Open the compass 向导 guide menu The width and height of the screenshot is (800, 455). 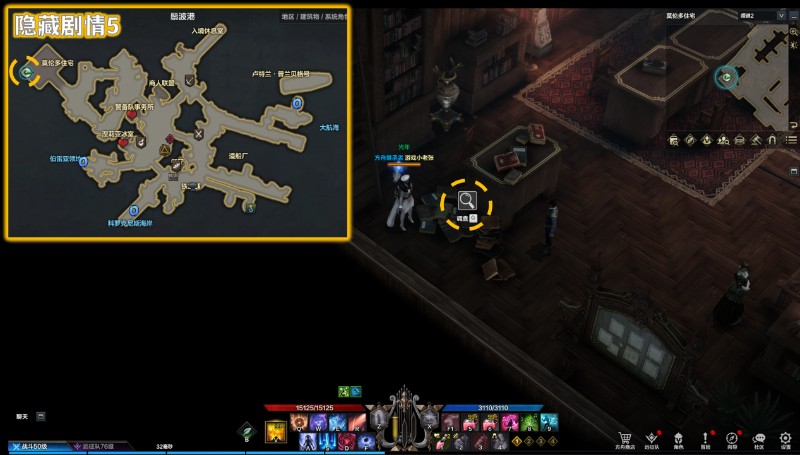pos(732,438)
